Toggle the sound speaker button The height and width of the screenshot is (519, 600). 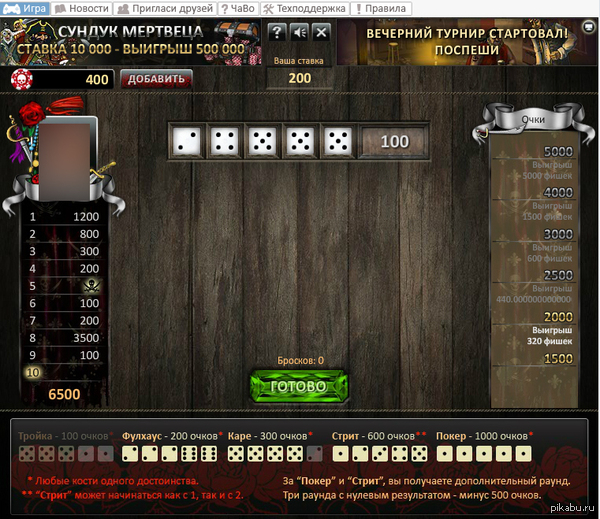point(299,32)
